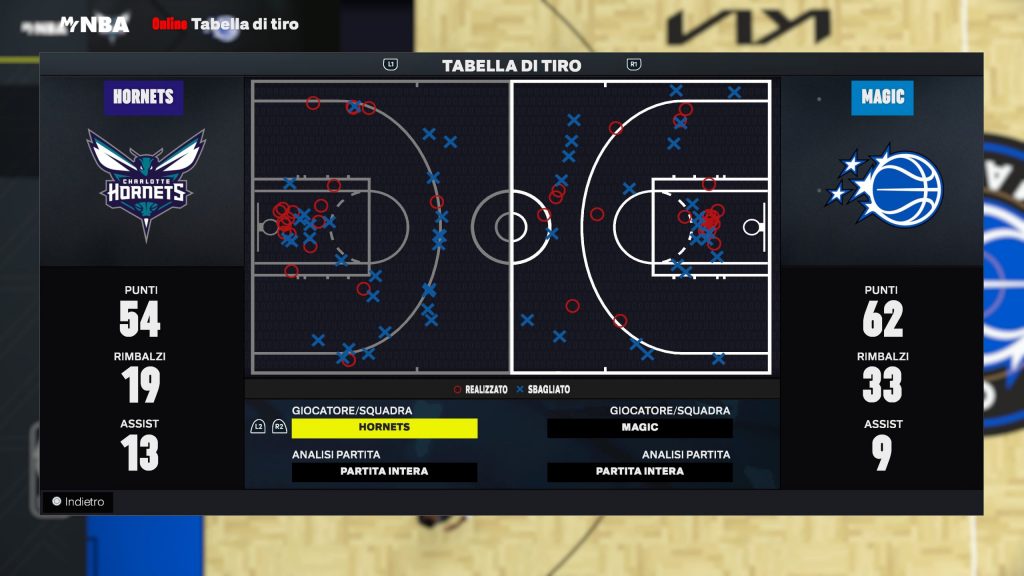Open PARTITA INTERA selector below MAGIC
This screenshot has height=576, width=1024.
click(x=640, y=472)
